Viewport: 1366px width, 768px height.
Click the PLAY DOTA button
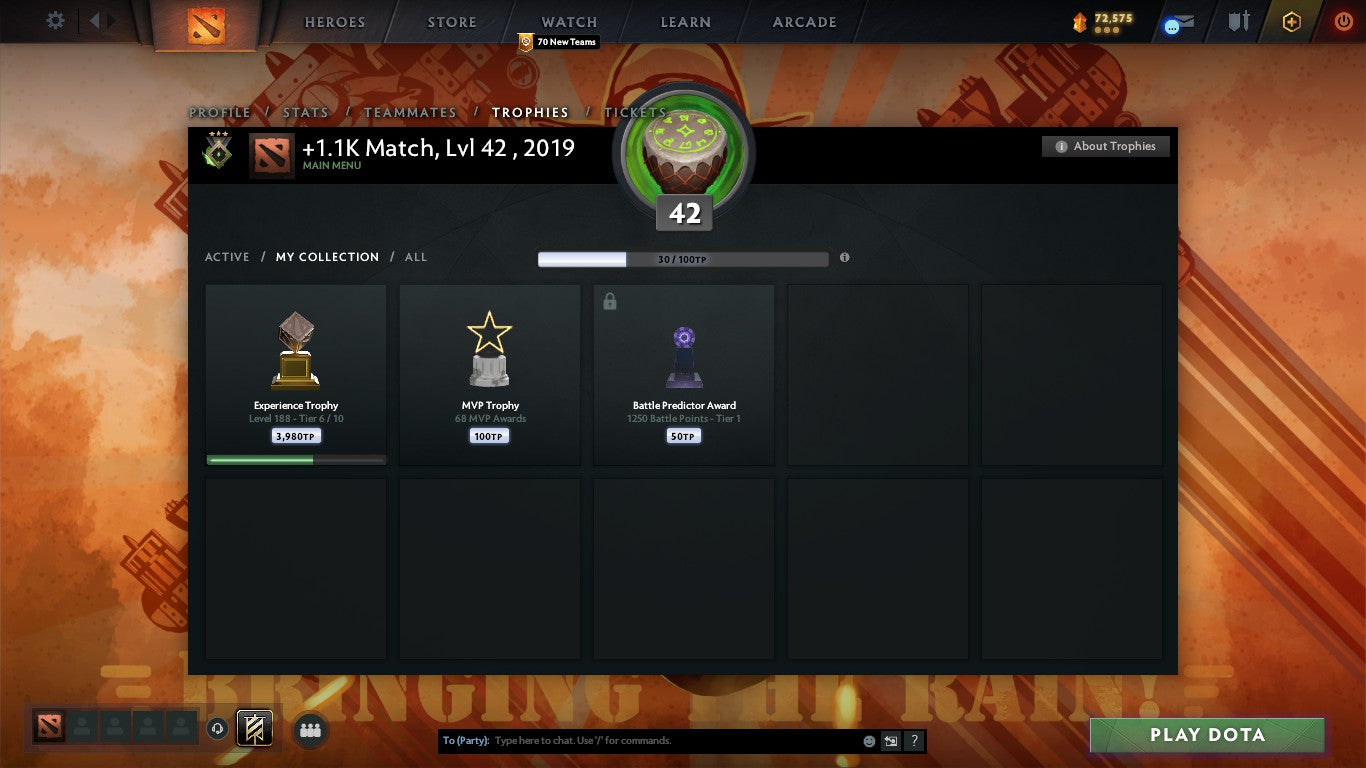pos(1207,735)
